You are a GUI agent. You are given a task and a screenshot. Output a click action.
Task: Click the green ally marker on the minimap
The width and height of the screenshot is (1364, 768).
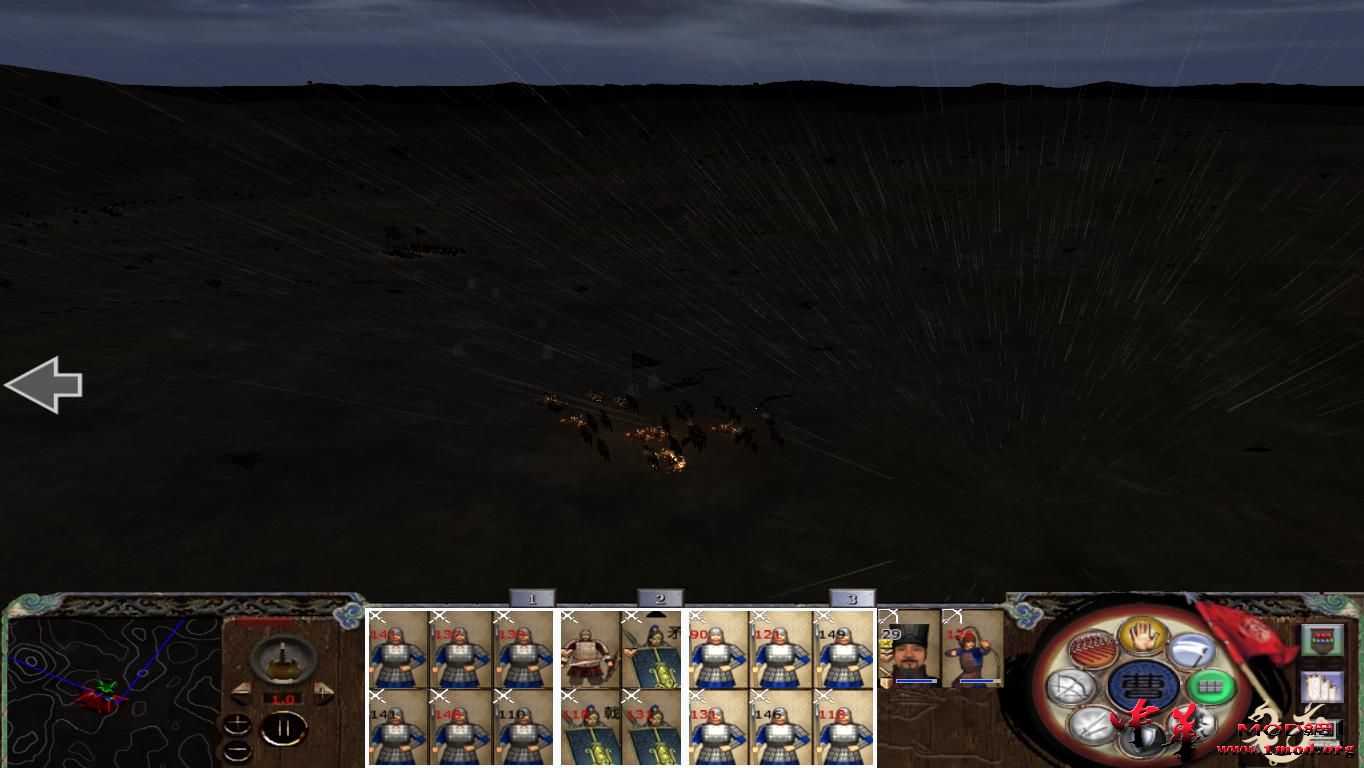pos(107,686)
